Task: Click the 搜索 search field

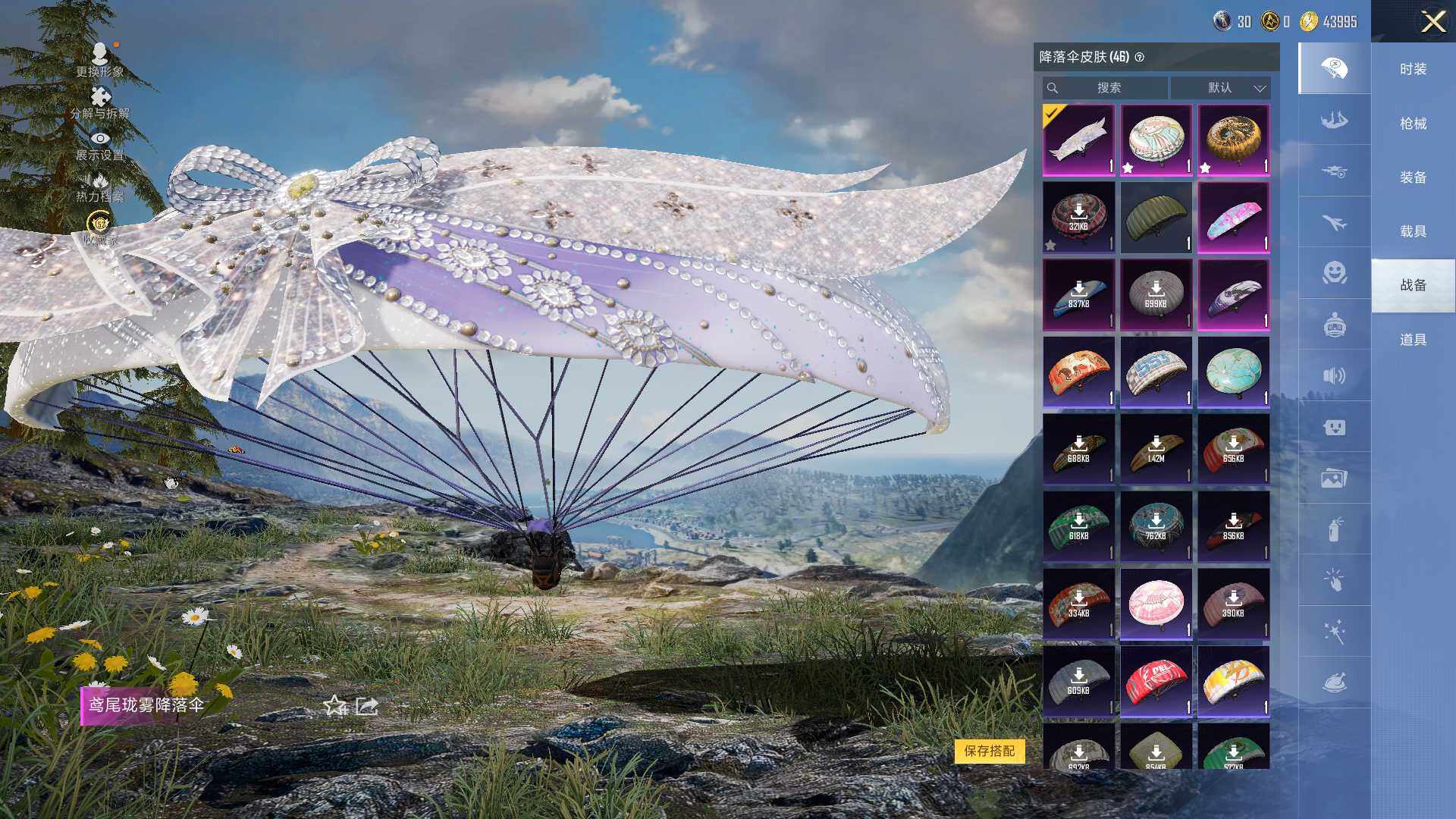Action: pos(1108,88)
